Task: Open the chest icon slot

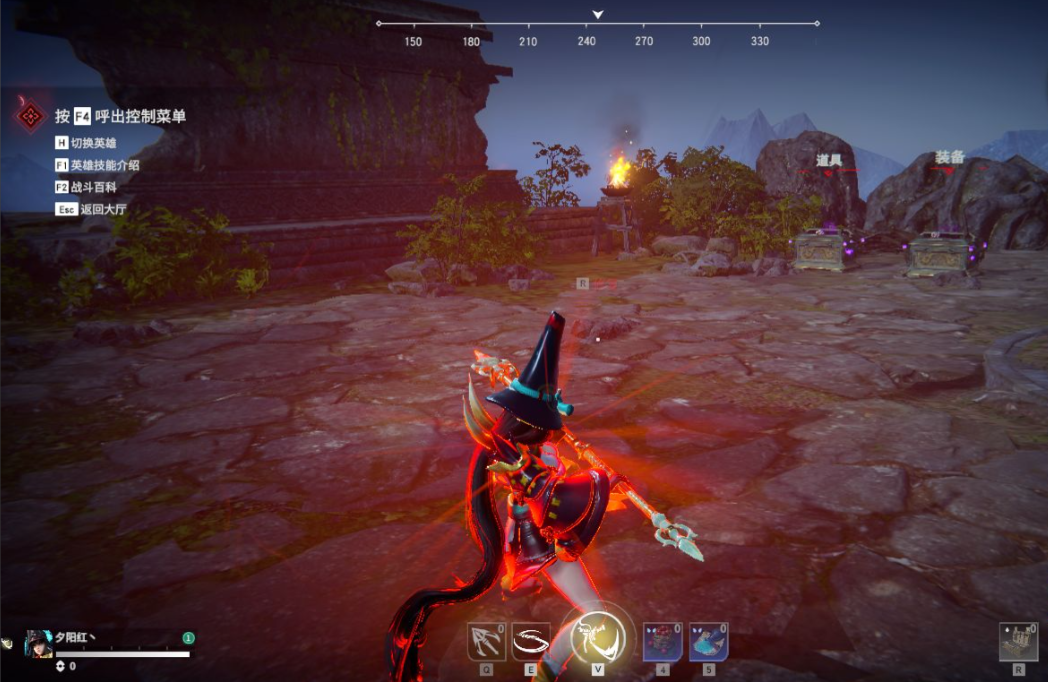Action: point(1018,641)
